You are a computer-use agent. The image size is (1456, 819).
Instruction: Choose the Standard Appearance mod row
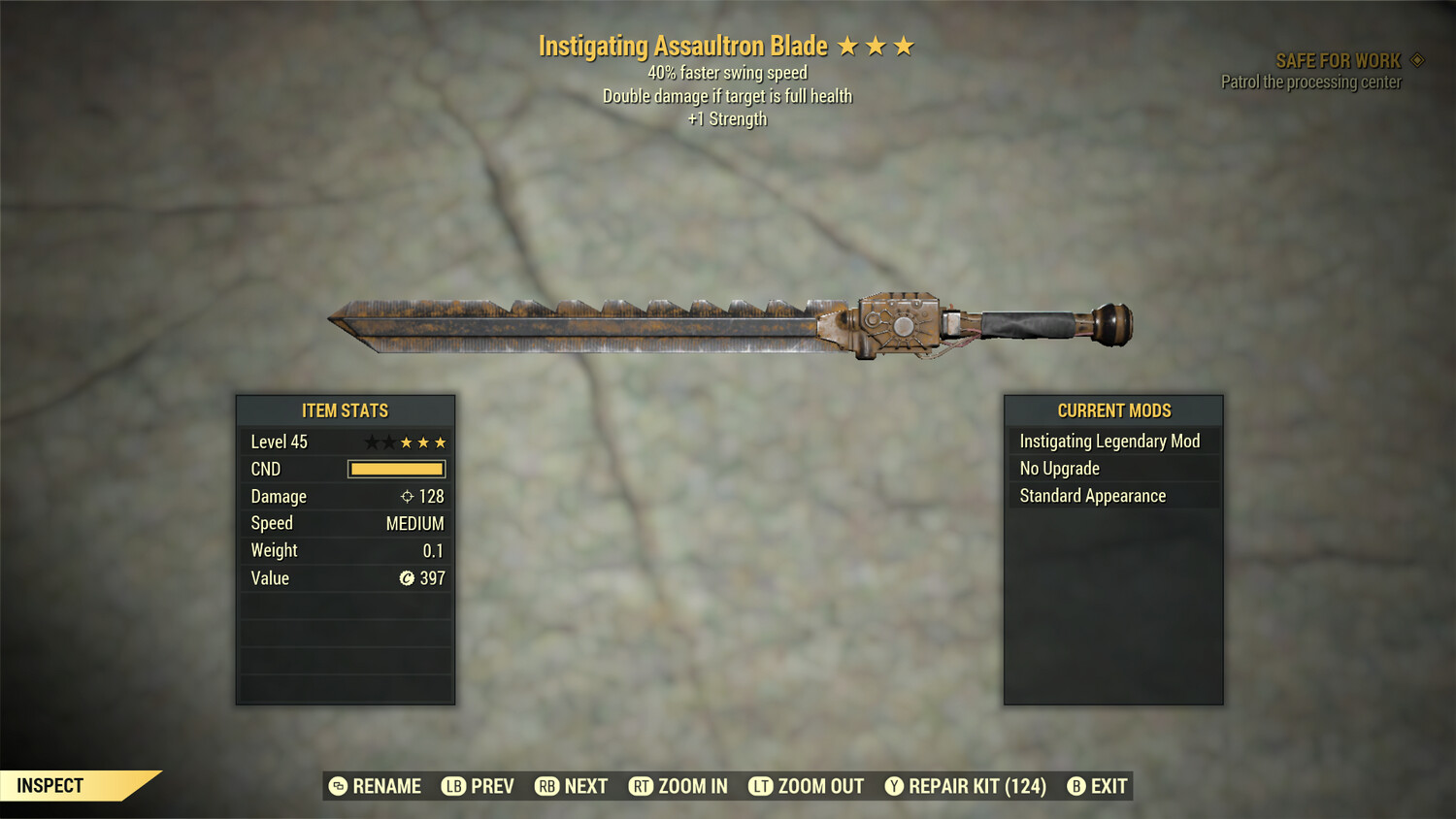1112,496
